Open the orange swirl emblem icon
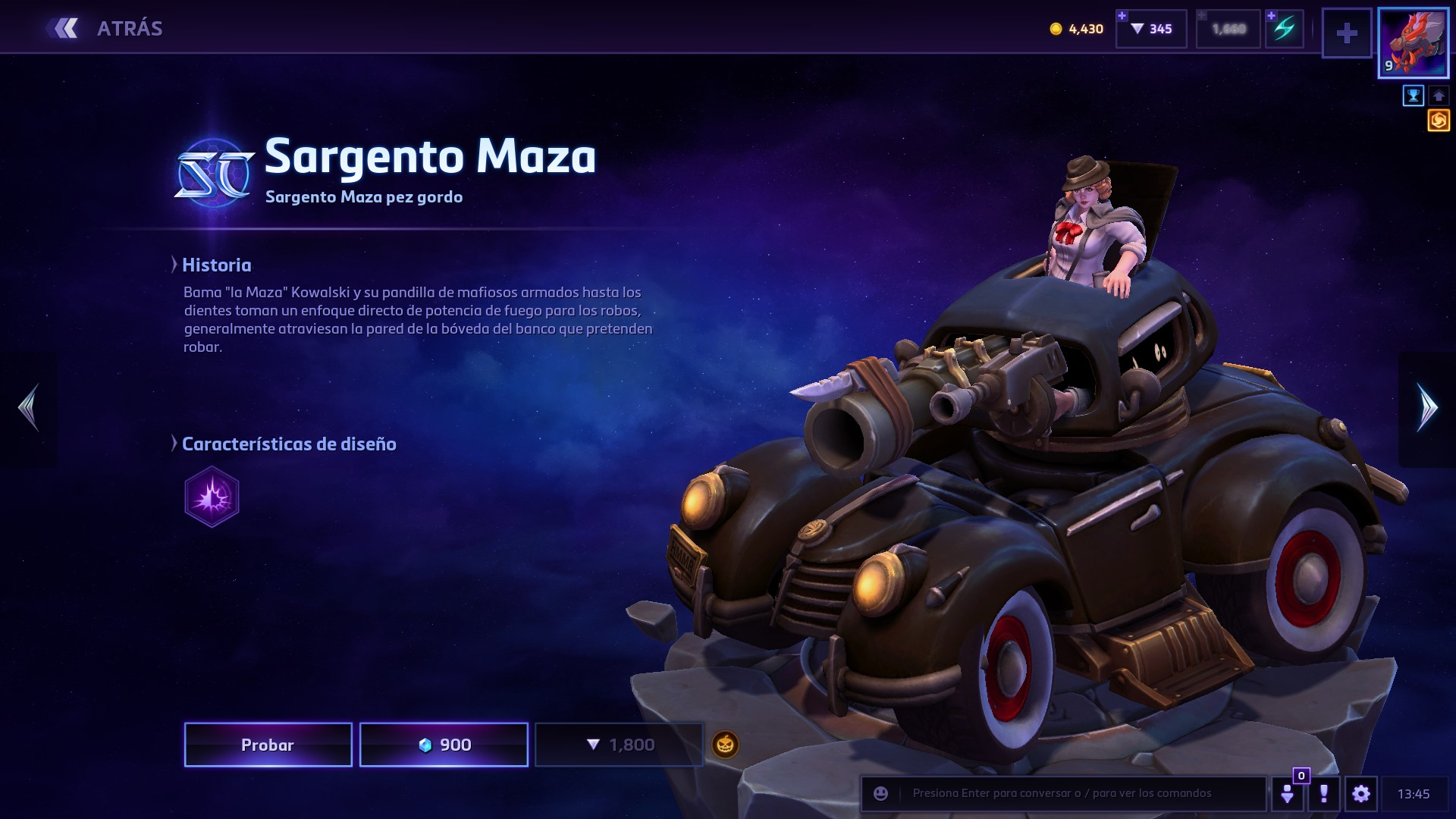 pyautogui.click(x=1439, y=121)
